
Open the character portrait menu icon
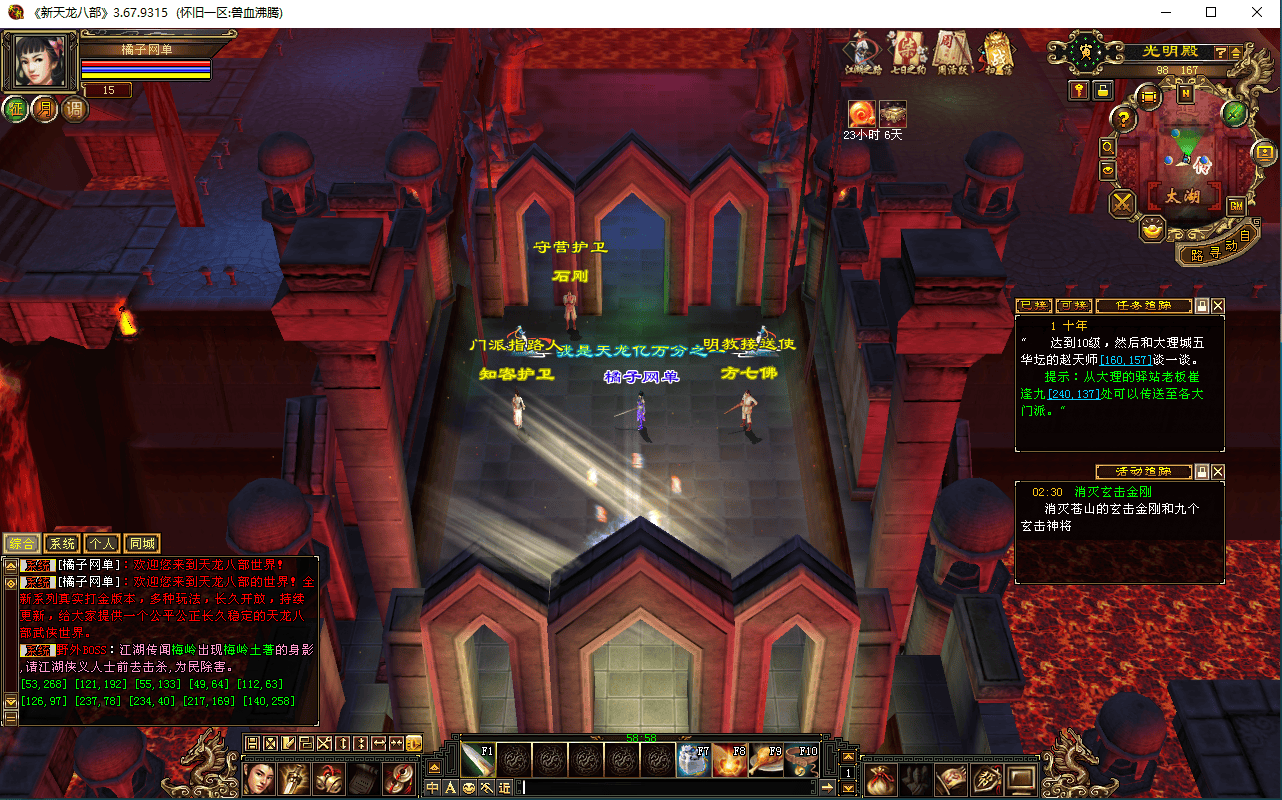click(260, 778)
